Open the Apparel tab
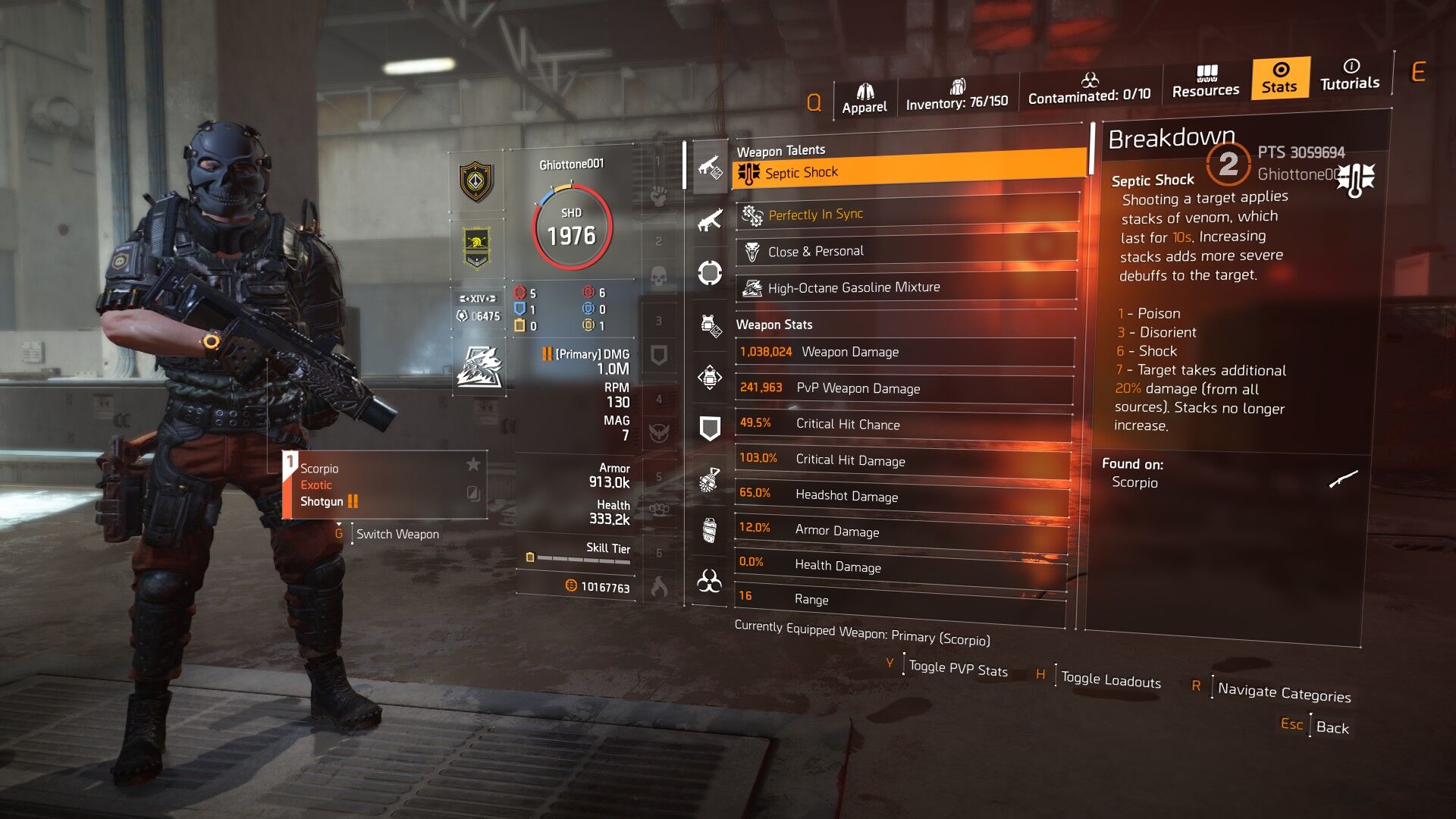This screenshot has height=819, width=1456. tap(864, 99)
